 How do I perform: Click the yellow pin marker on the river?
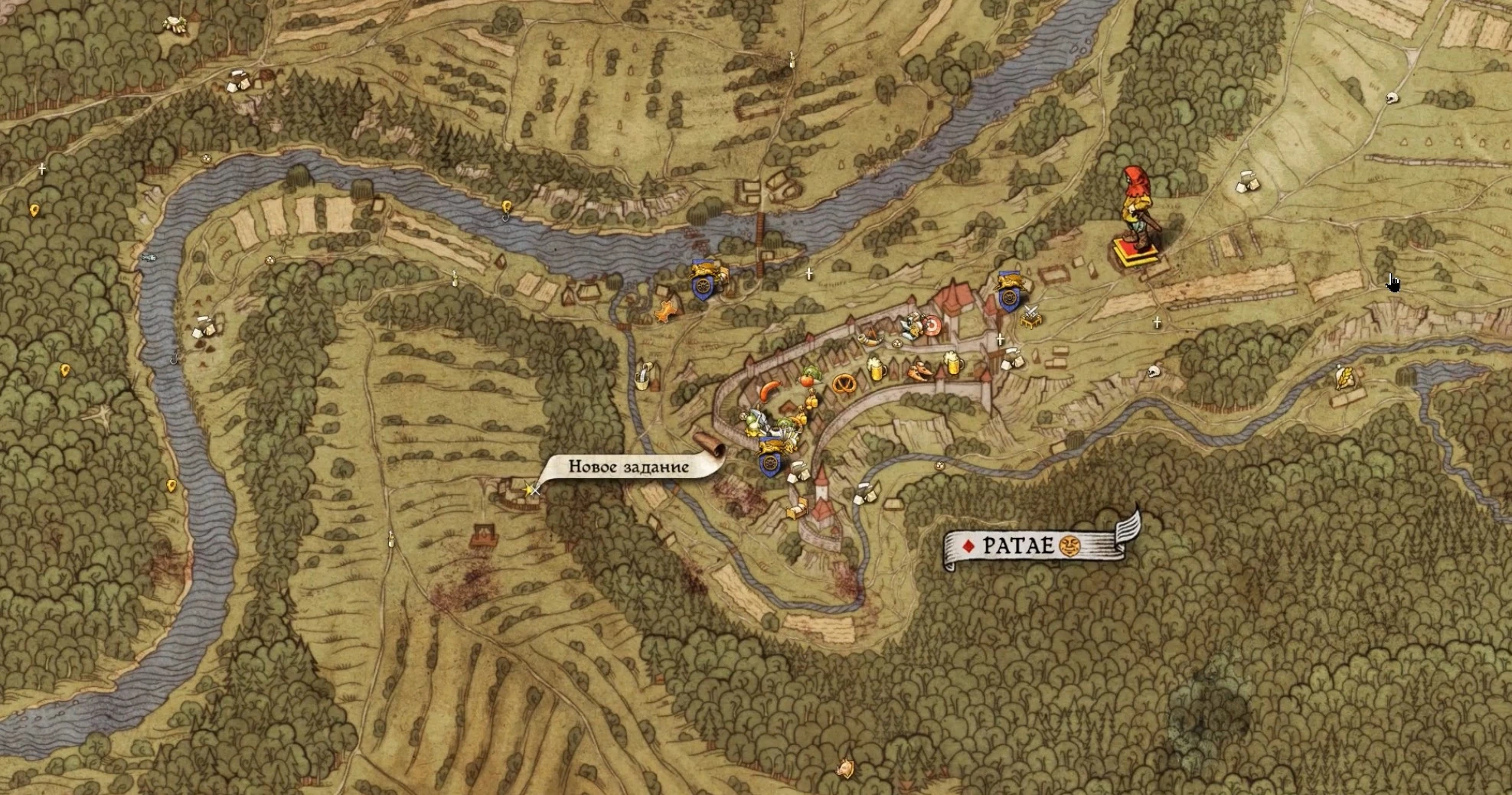[507, 207]
